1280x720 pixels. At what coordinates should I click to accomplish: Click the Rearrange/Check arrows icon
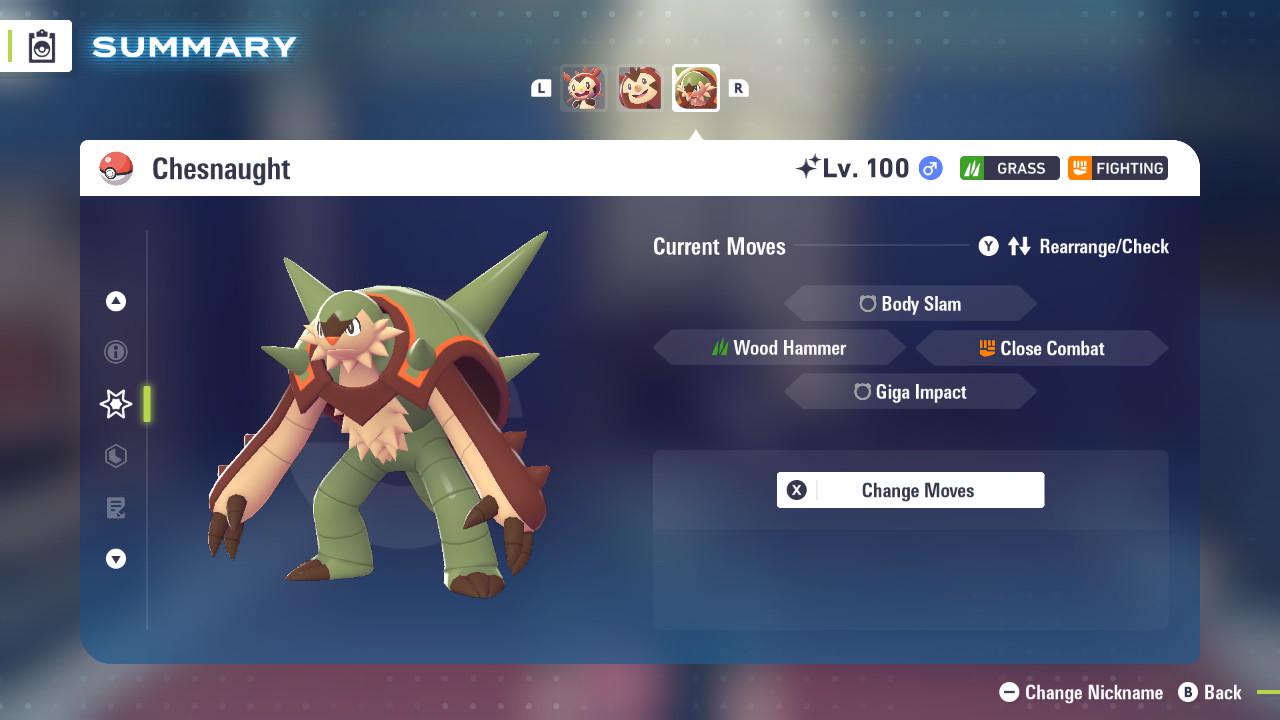(x=1019, y=246)
